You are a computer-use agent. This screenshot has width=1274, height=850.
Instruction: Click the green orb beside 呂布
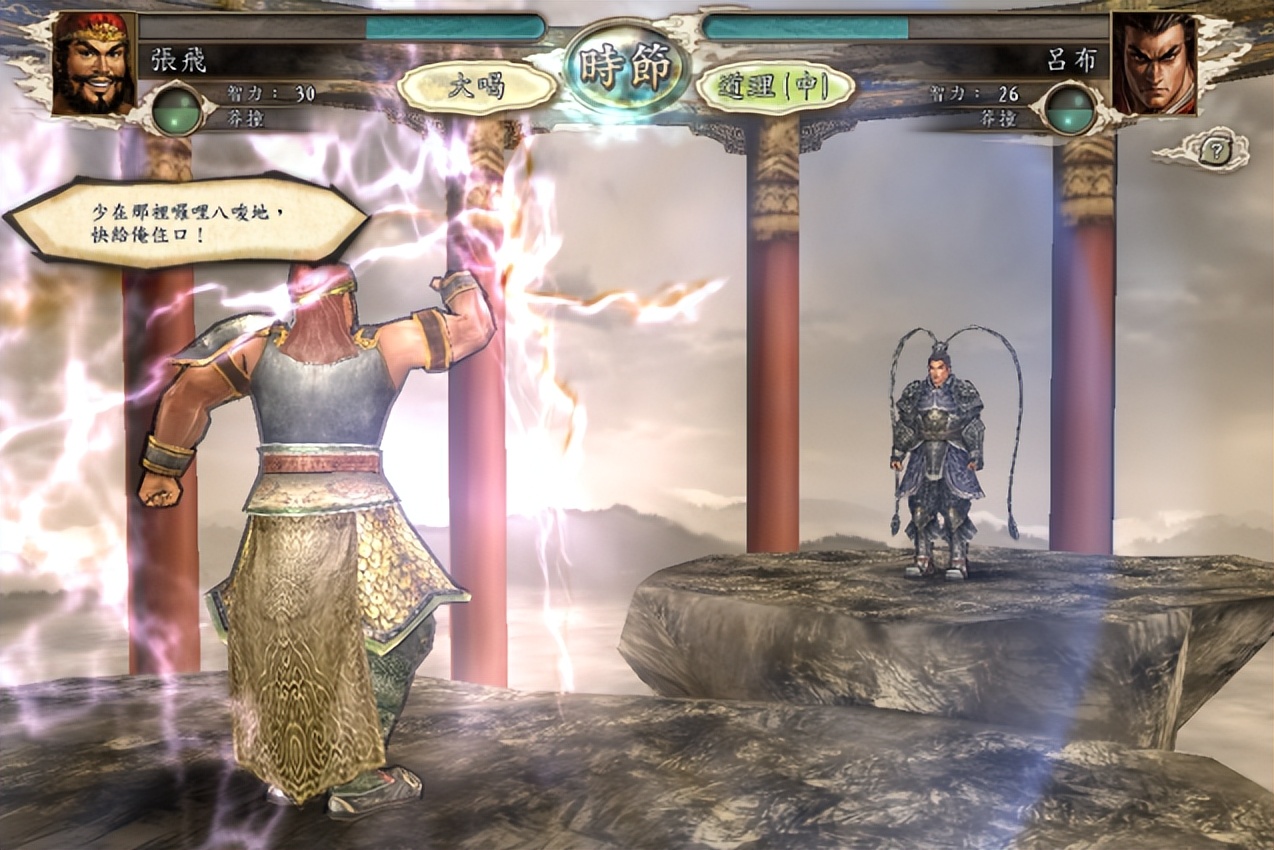(x=1070, y=108)
